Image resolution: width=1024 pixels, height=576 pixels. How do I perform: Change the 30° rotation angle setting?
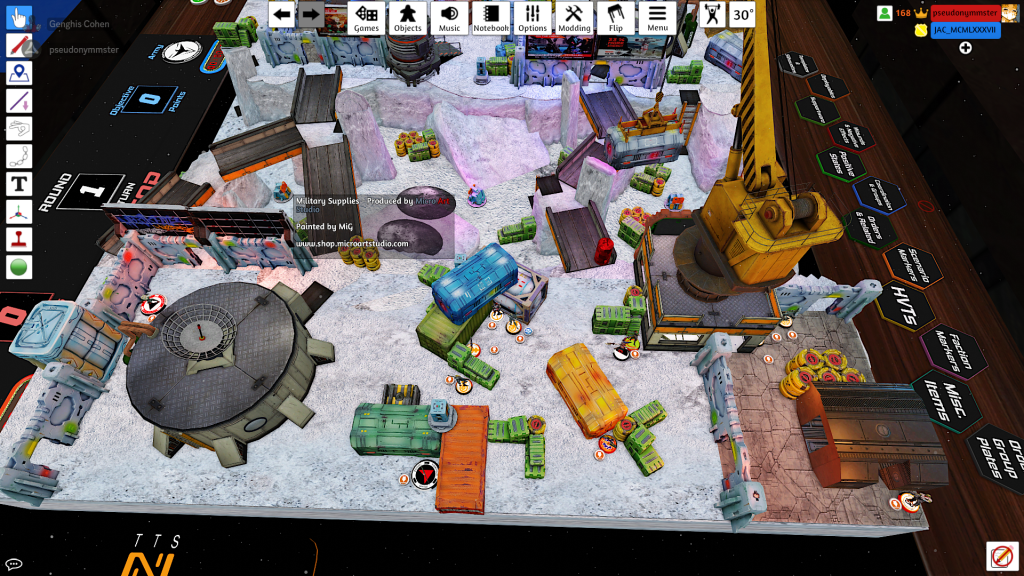coord(742,14)
